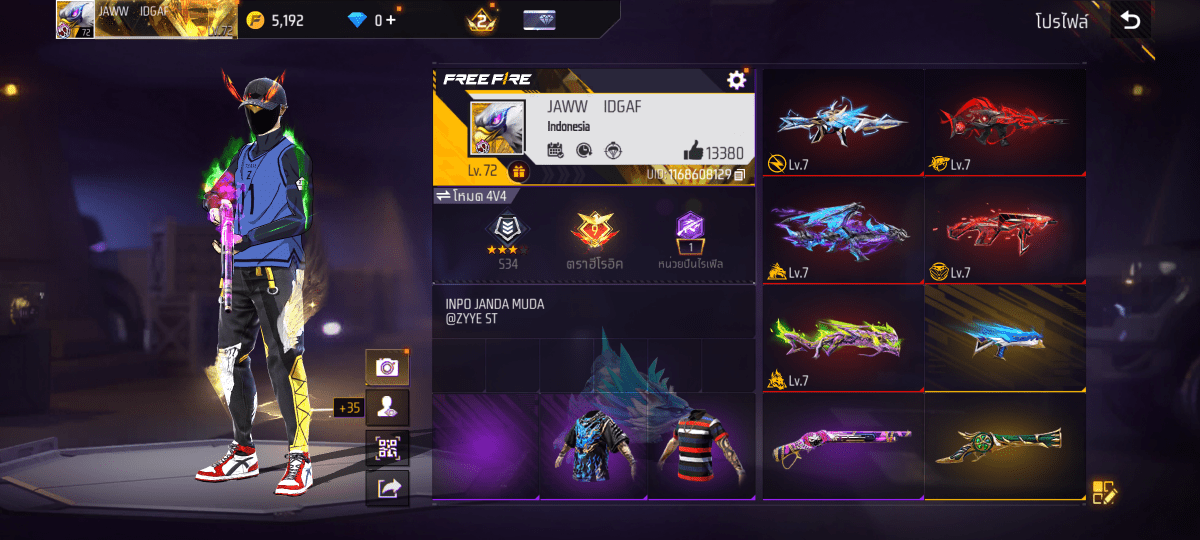The width and height of the screenshot is (1200, 540).
Task: Open the S34 rank badge
Action: 508,240
